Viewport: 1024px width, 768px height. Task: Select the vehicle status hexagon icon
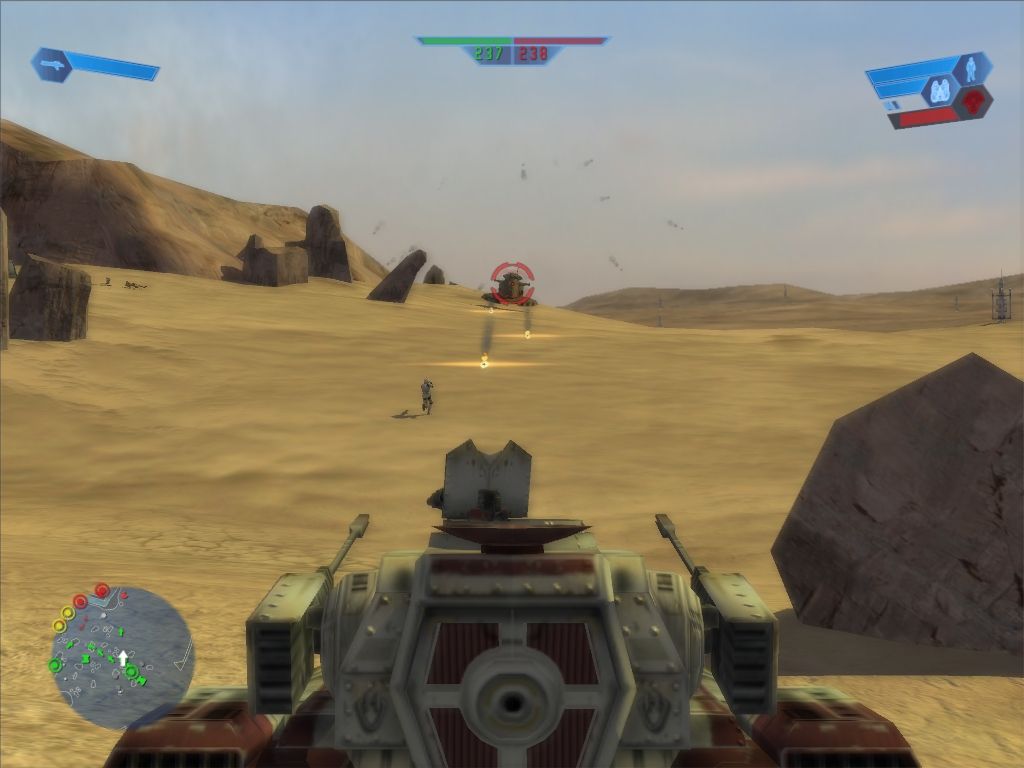(x=940, y=91)
